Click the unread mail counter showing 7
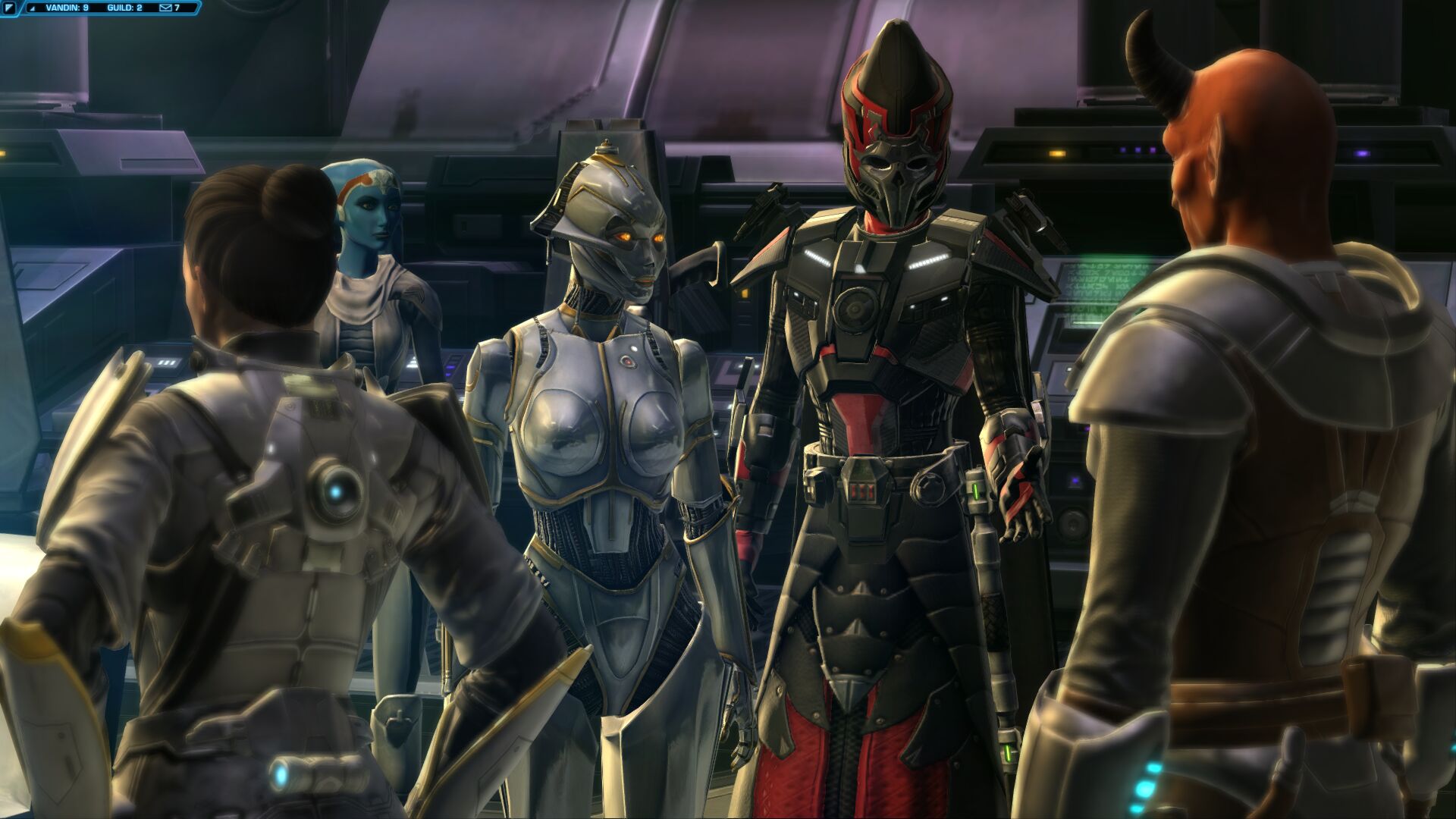 [177, 8]
